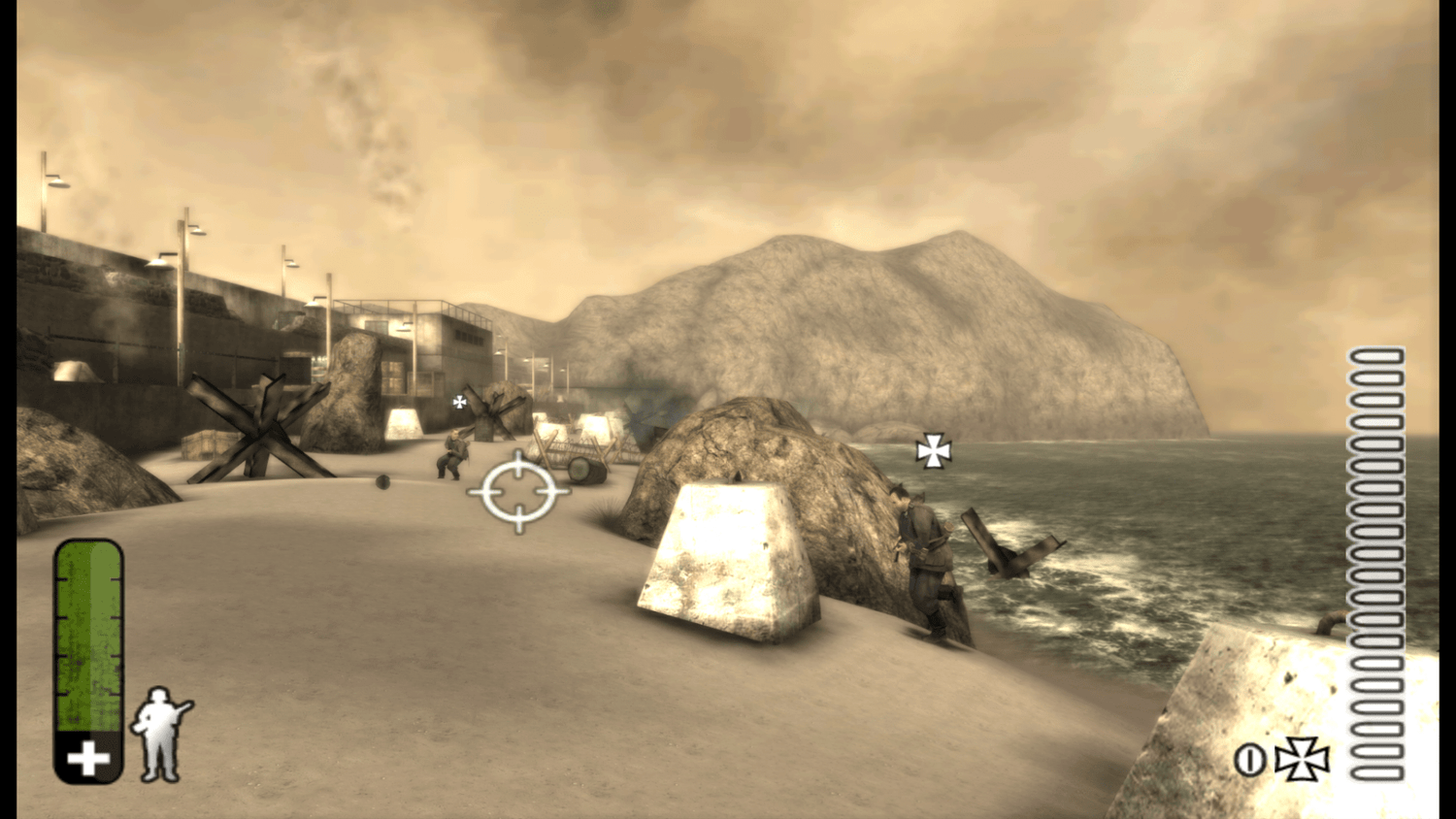Image resolution: width=1456 pixels, height=819 pixels.
Task: Toggle the enemy marker over the beach rock
Action: pyautogui.click(x=934, y=450)
